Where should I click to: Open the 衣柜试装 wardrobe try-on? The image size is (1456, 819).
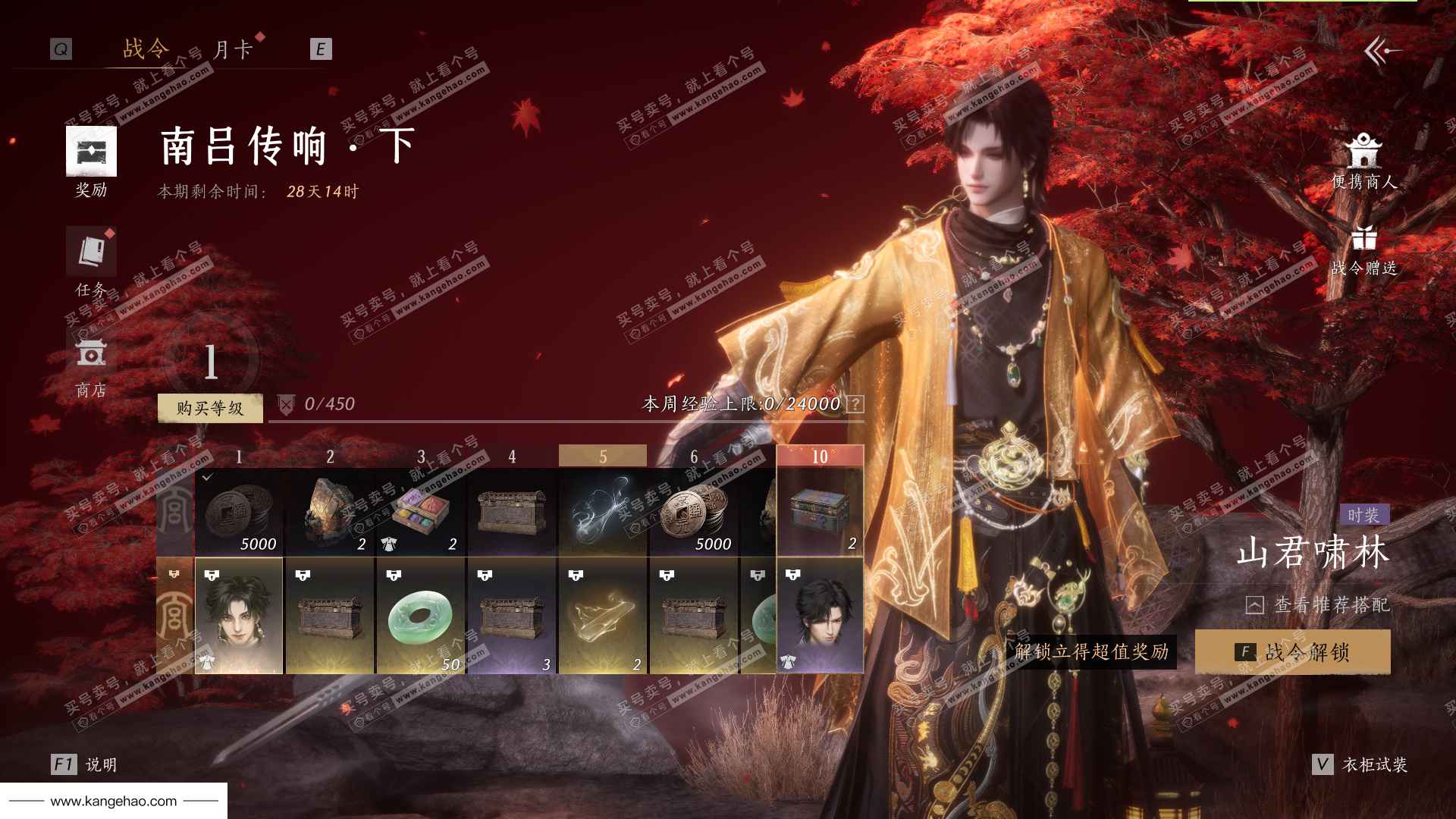click(x=1361, y=764)
